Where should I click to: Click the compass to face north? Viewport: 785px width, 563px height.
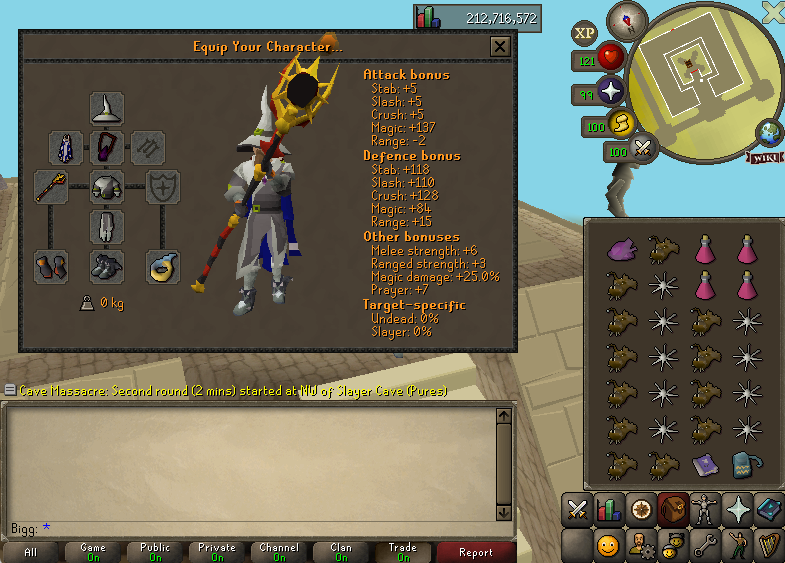(x=628, y=19)
